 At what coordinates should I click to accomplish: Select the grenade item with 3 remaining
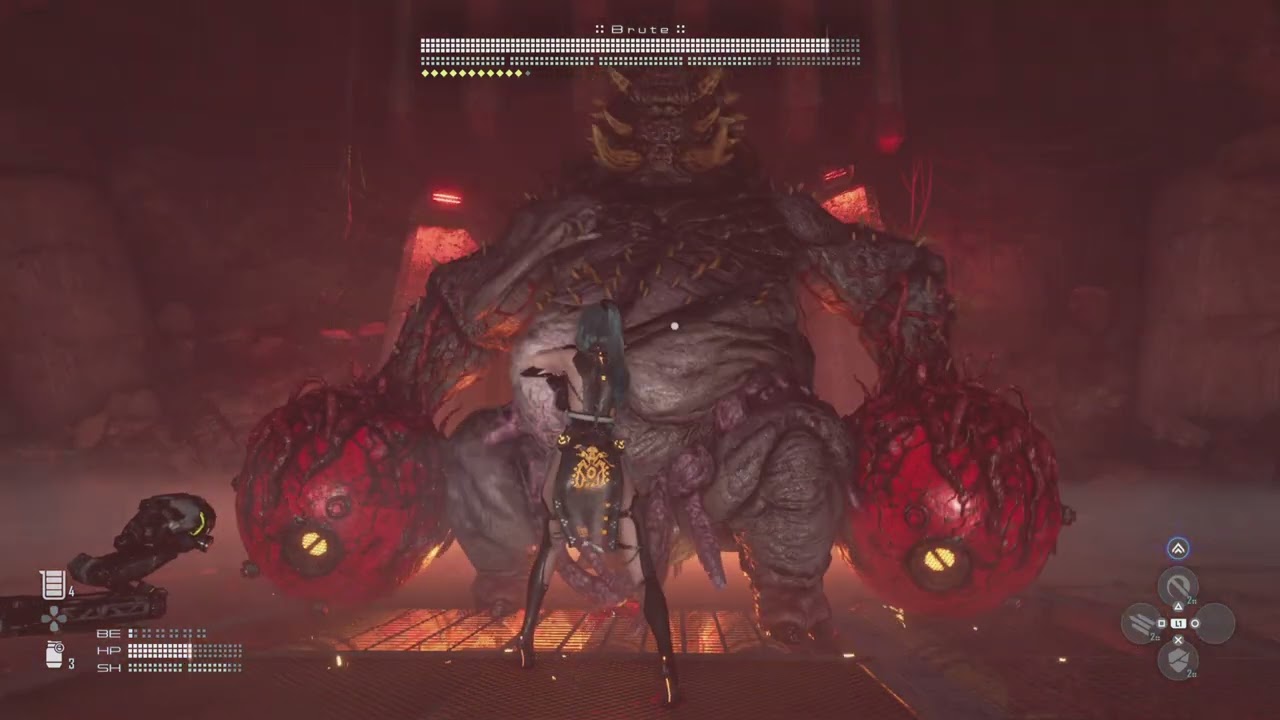click(x=55, y=655)
